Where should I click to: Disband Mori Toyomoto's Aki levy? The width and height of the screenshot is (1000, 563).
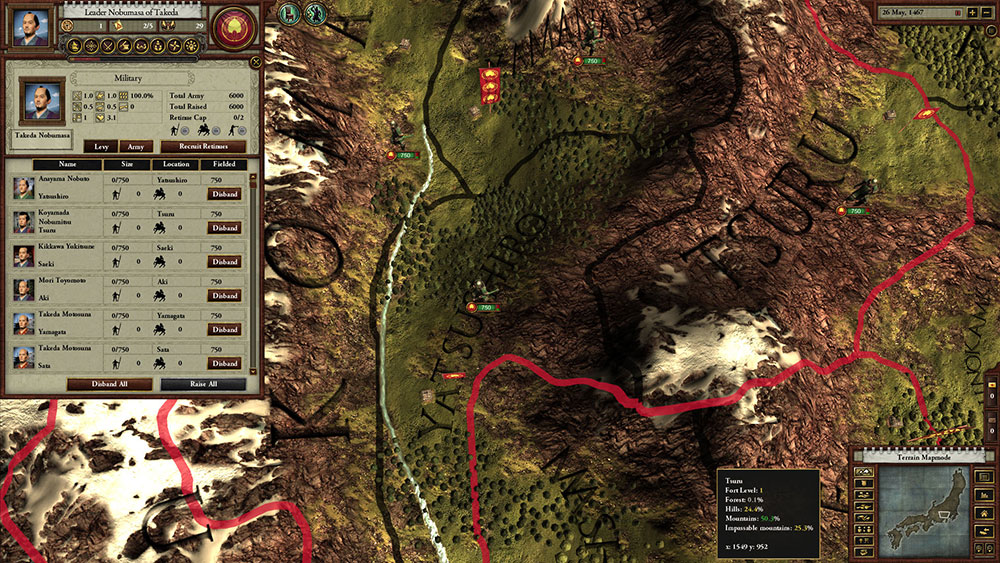(223, 296)
